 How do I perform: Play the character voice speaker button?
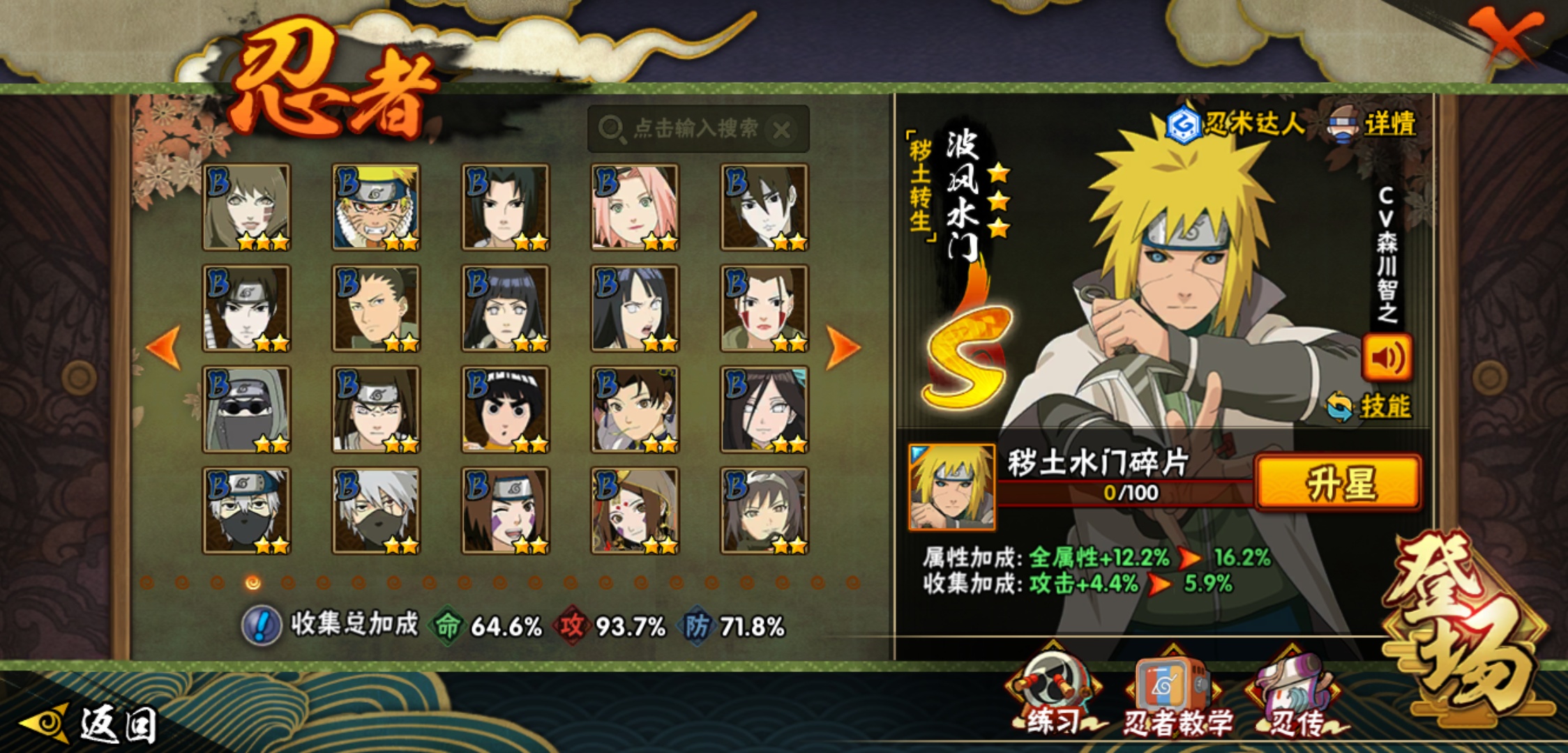coord(1387,358)
